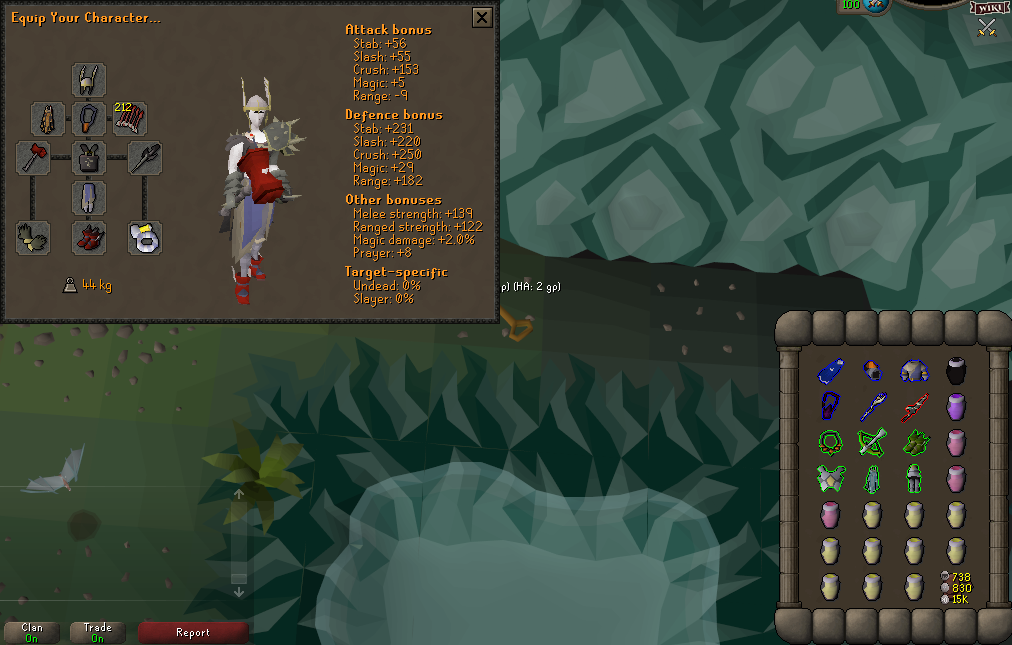Select the winged helmet slot

point(89,80)
